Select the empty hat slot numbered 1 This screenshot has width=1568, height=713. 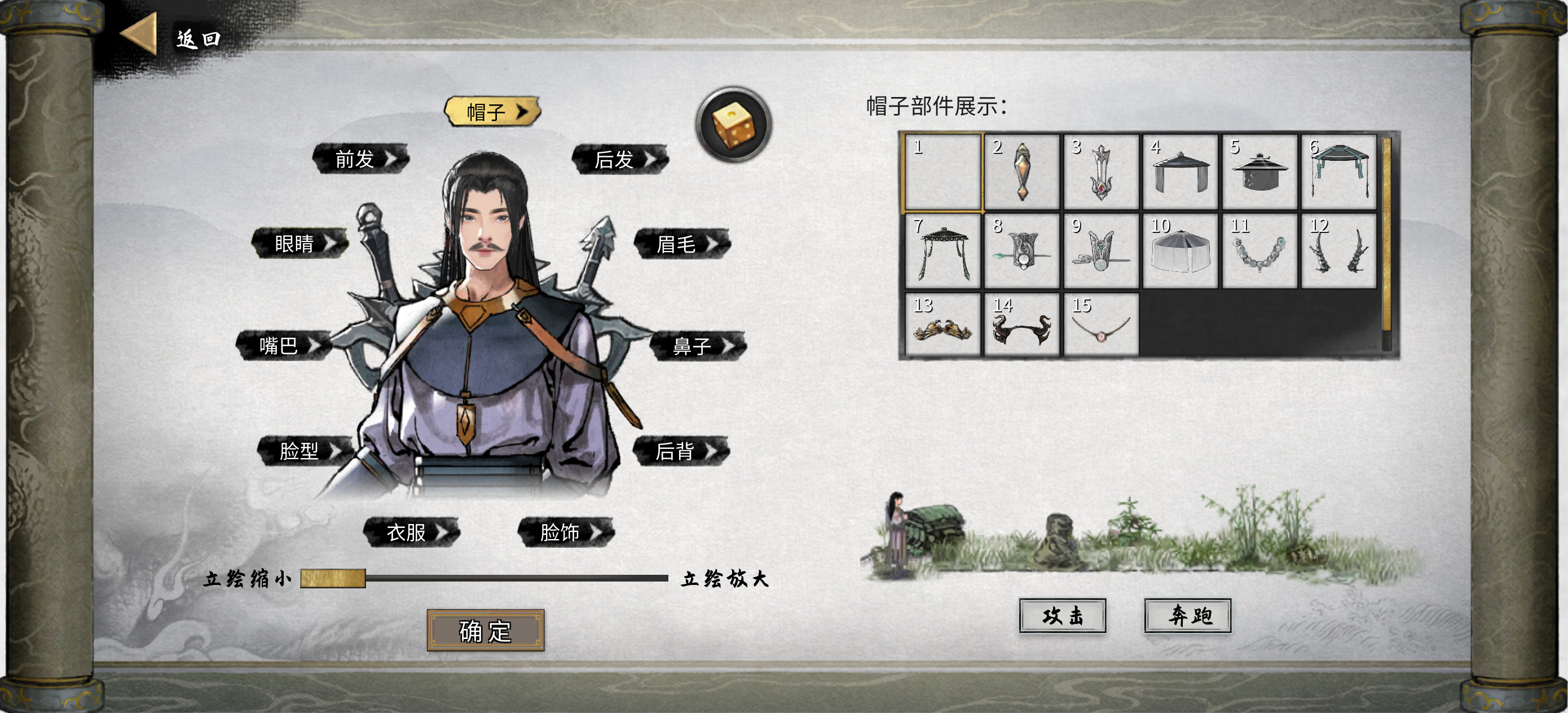tap(944, 171)
